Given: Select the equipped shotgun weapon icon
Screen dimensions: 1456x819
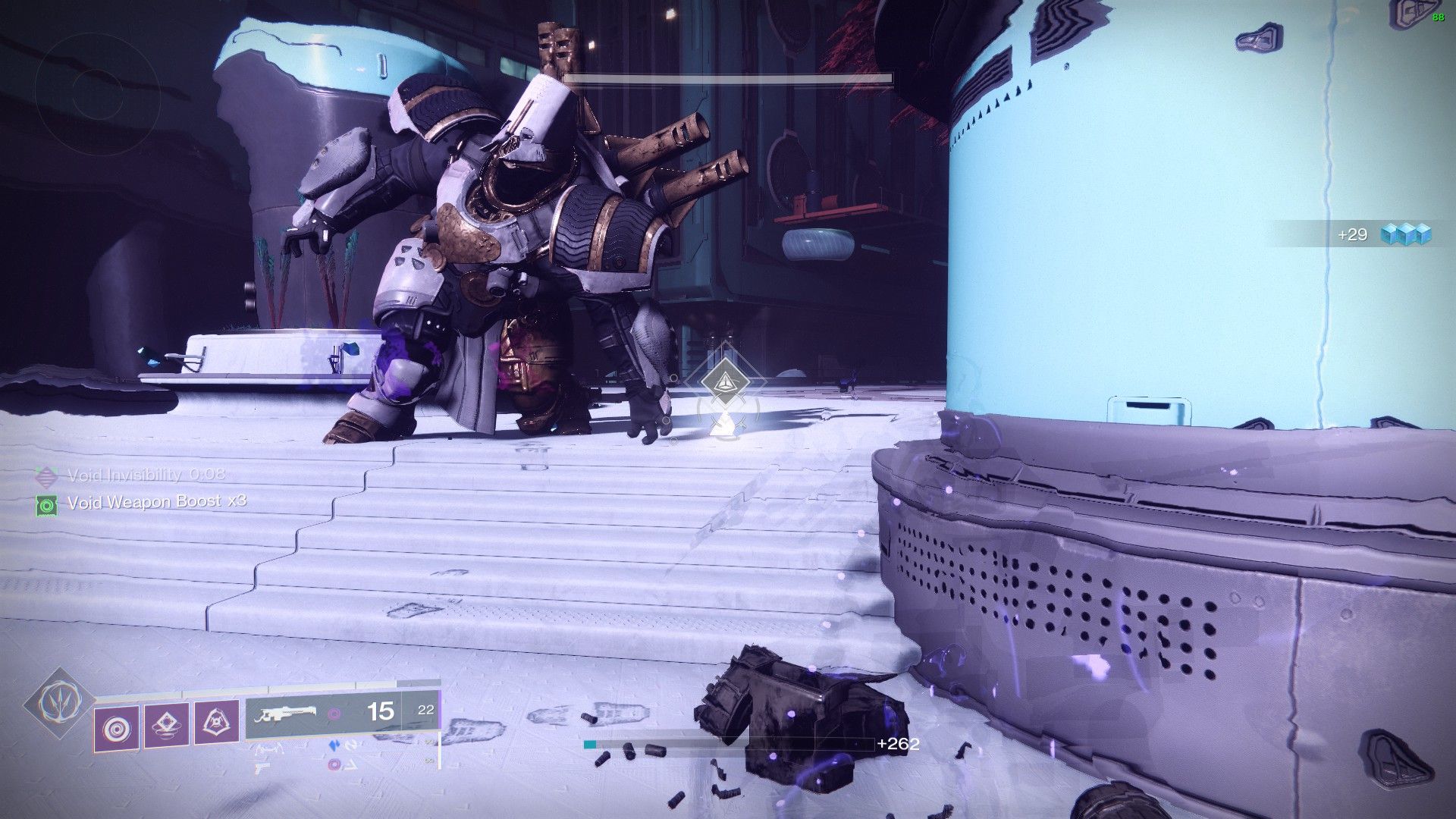Looking at the screenshot, I should click(x=287, y=714).
